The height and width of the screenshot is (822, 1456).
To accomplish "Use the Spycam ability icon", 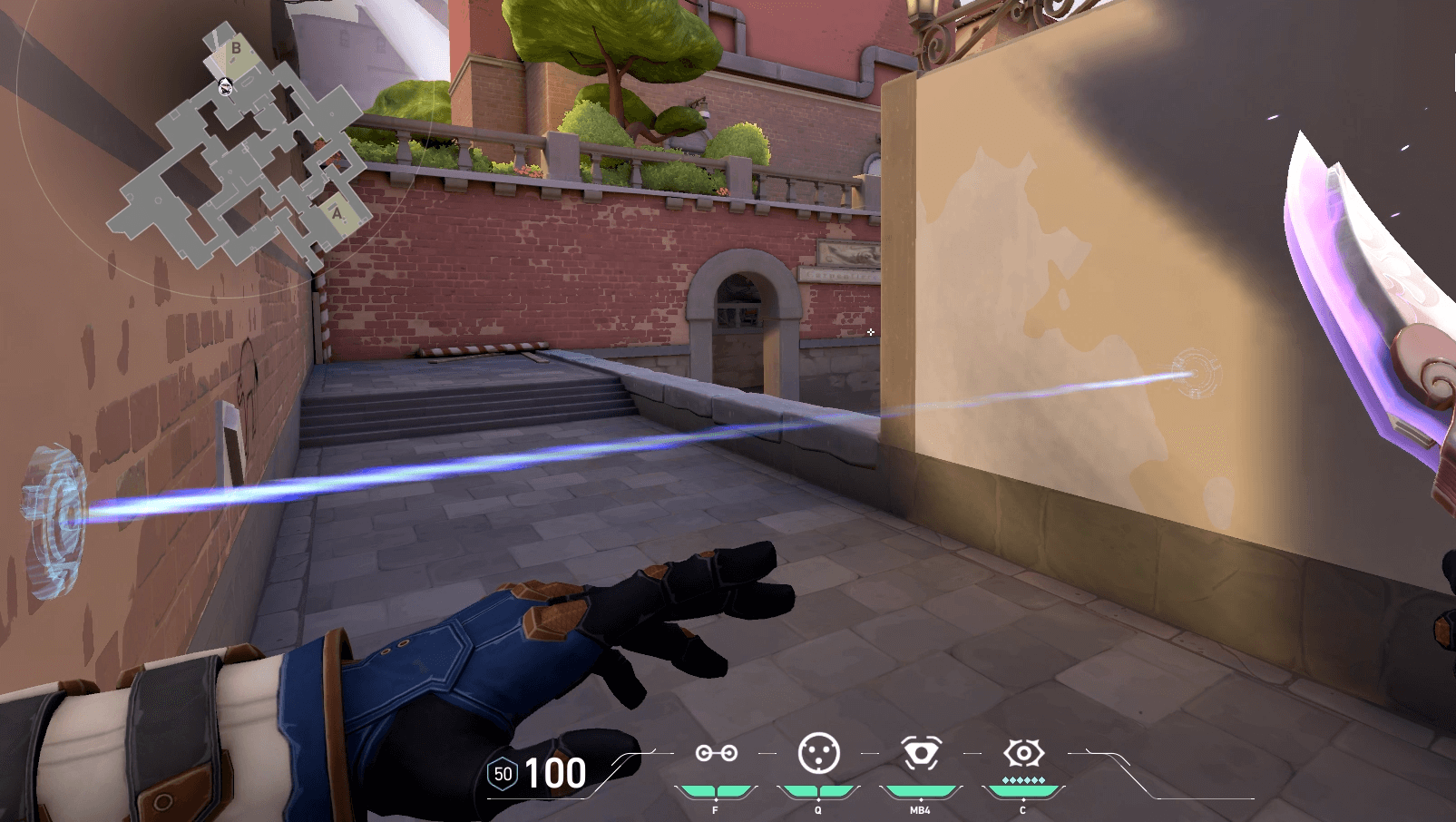I will 921,753.
